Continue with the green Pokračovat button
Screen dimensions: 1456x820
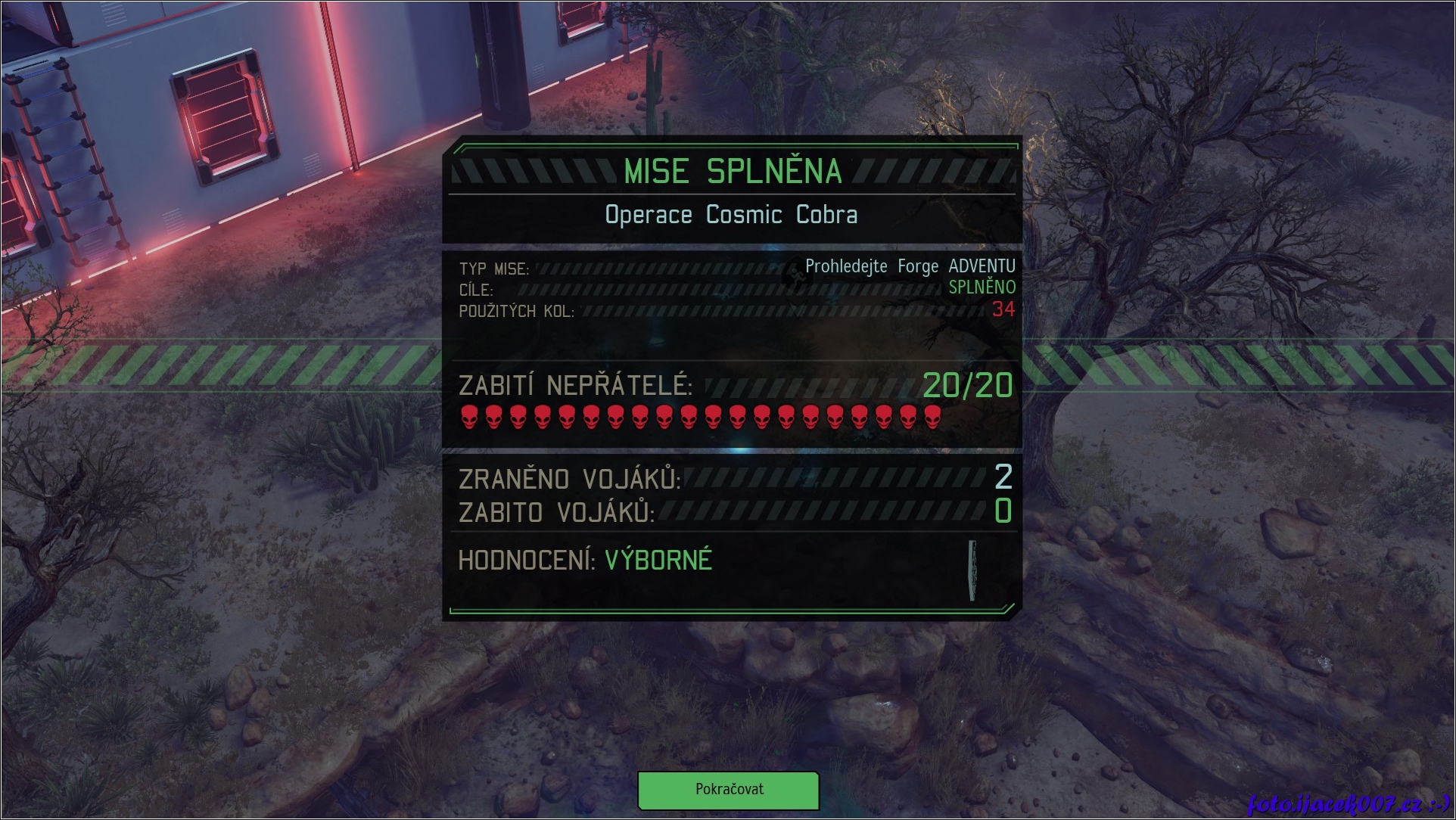[x=728, y=790]
